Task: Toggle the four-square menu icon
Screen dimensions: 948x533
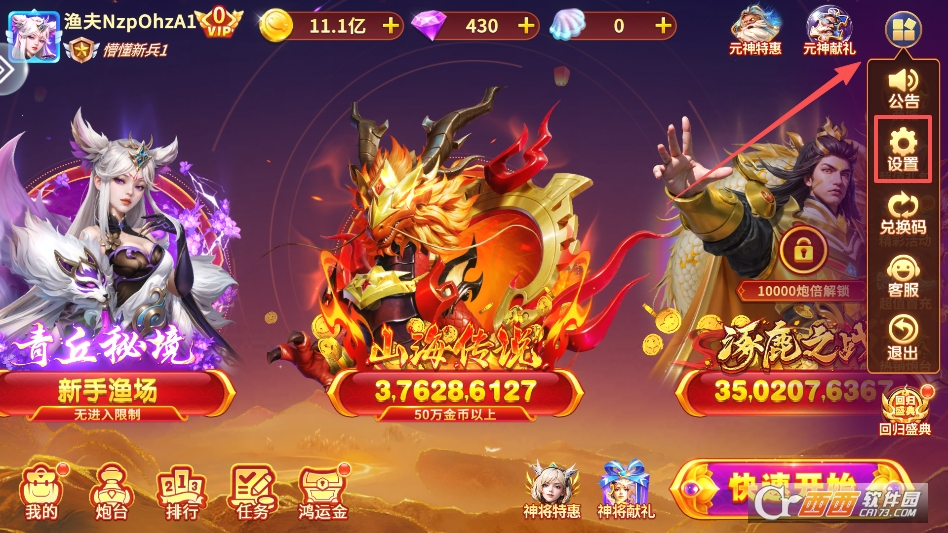Action: [903, 29]
